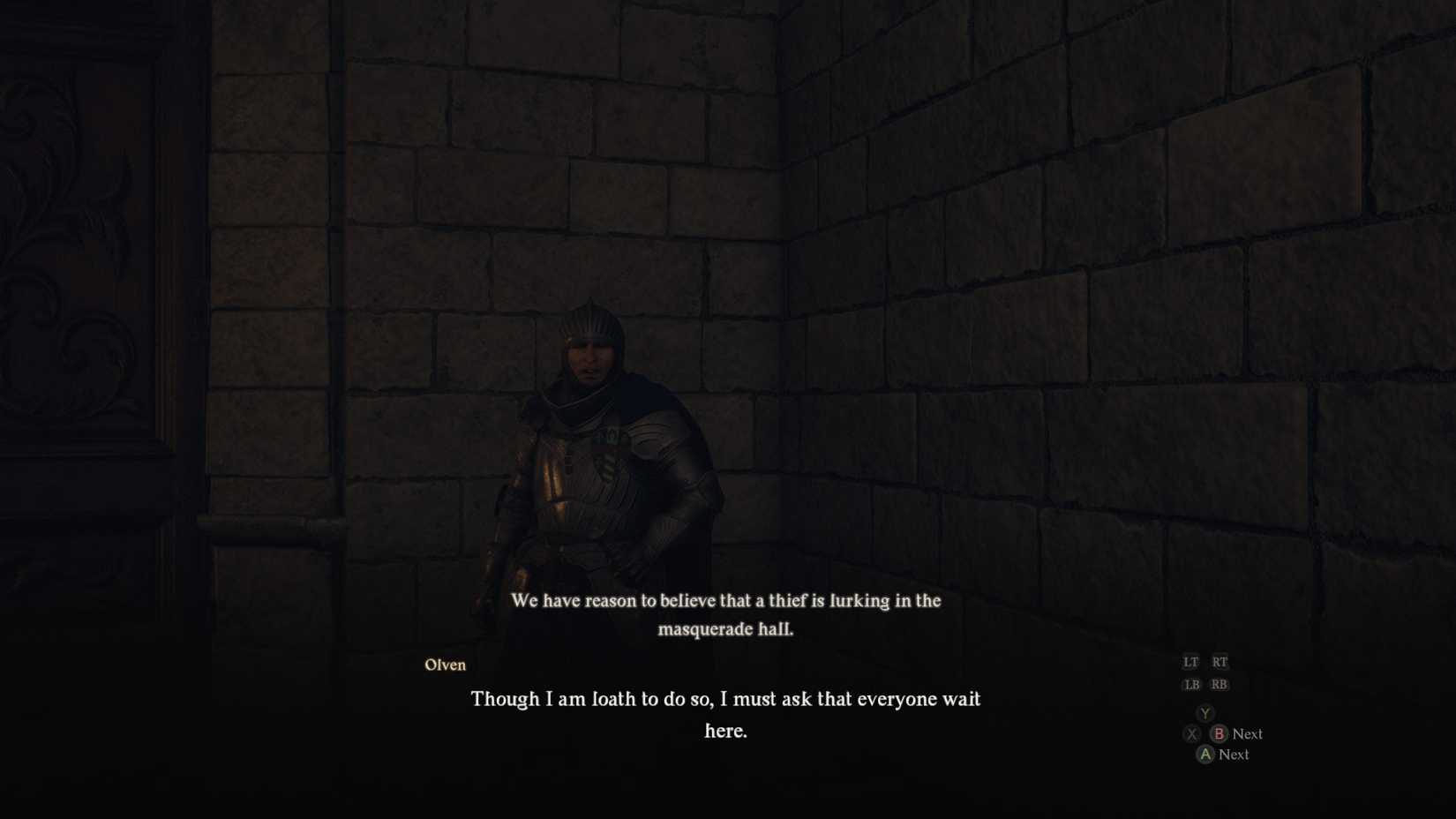Click the red B button icon

click(1220, 733)
